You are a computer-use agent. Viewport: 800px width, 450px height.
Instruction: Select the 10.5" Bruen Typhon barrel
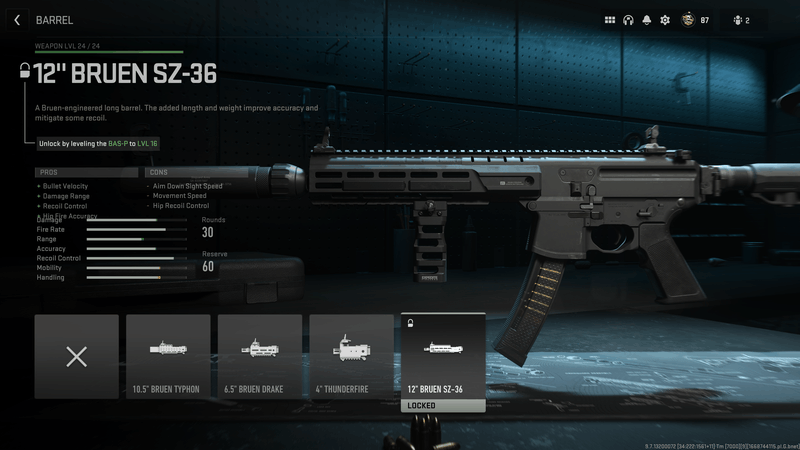coord(168,357)
